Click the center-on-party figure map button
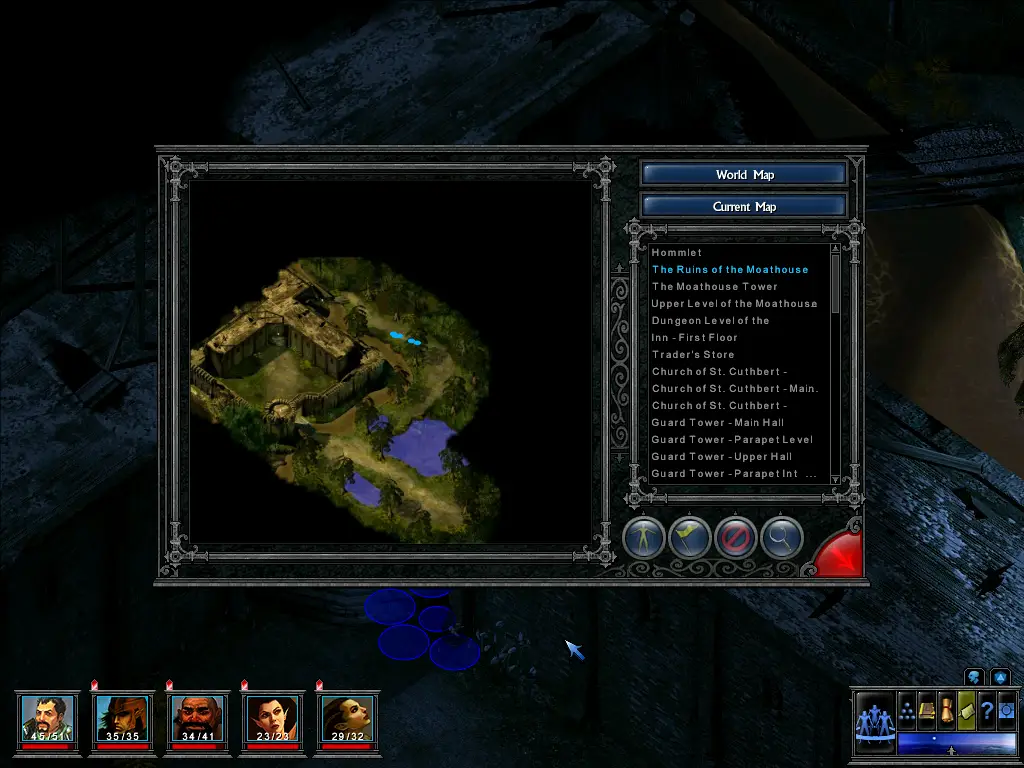 click(x=644, y=538)
